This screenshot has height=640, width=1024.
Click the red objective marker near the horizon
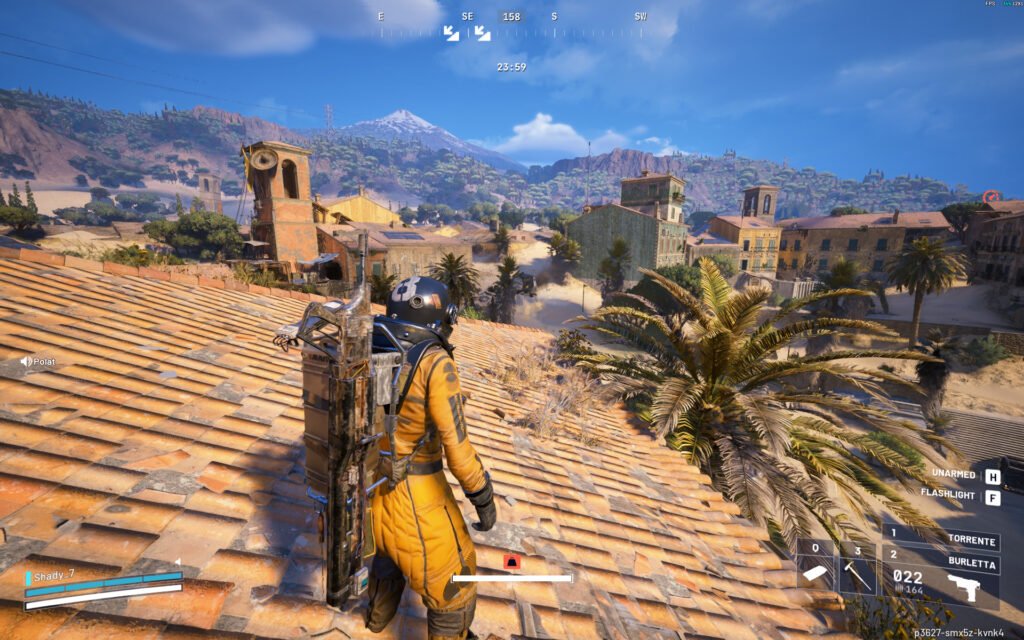click(991, 197)
